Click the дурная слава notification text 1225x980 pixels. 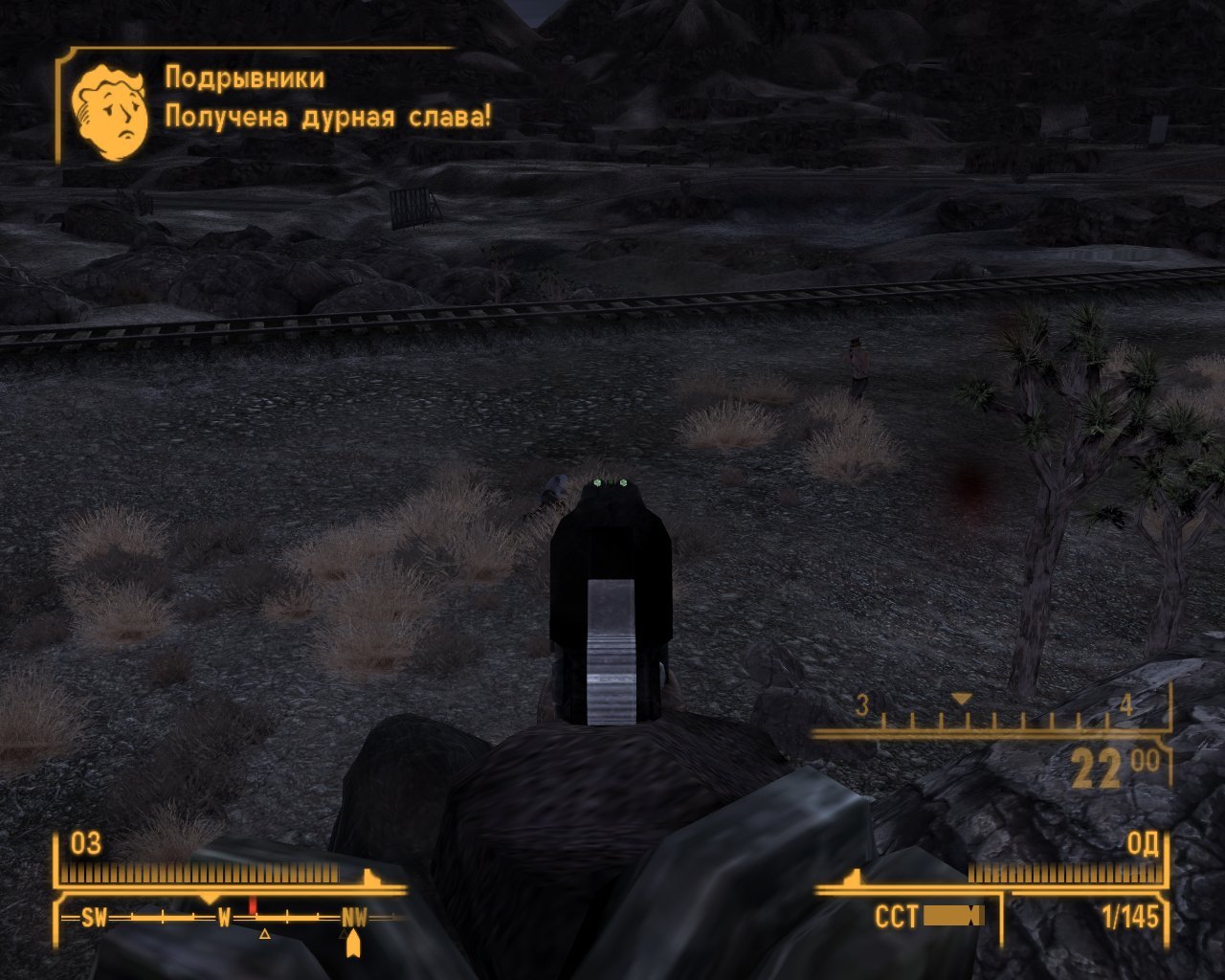pyautogui.click(x=327, y=118)
